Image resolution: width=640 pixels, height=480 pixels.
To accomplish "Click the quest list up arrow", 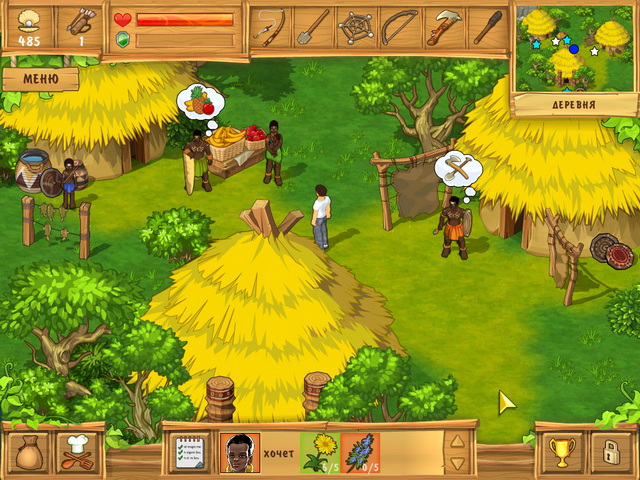I will click(457, 440).
